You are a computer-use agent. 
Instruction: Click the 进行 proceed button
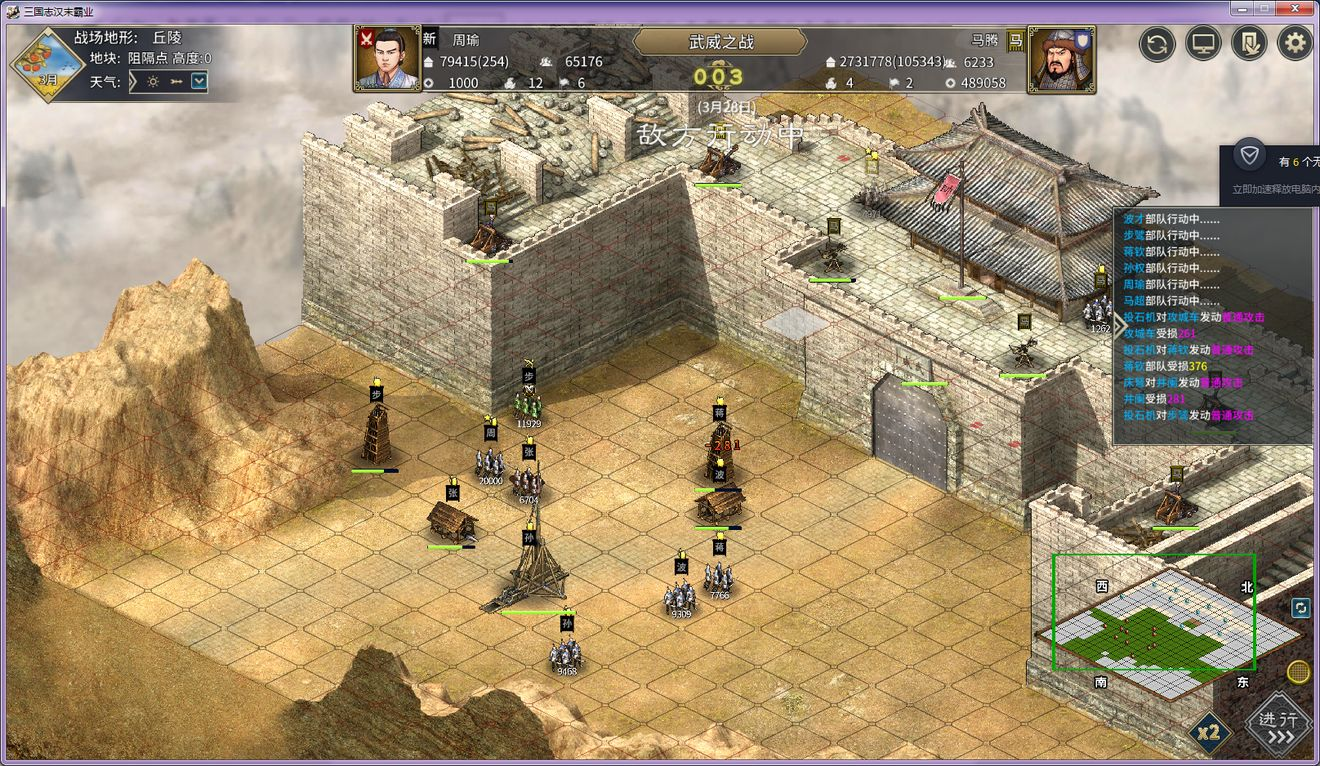(x=1279, y=726)
